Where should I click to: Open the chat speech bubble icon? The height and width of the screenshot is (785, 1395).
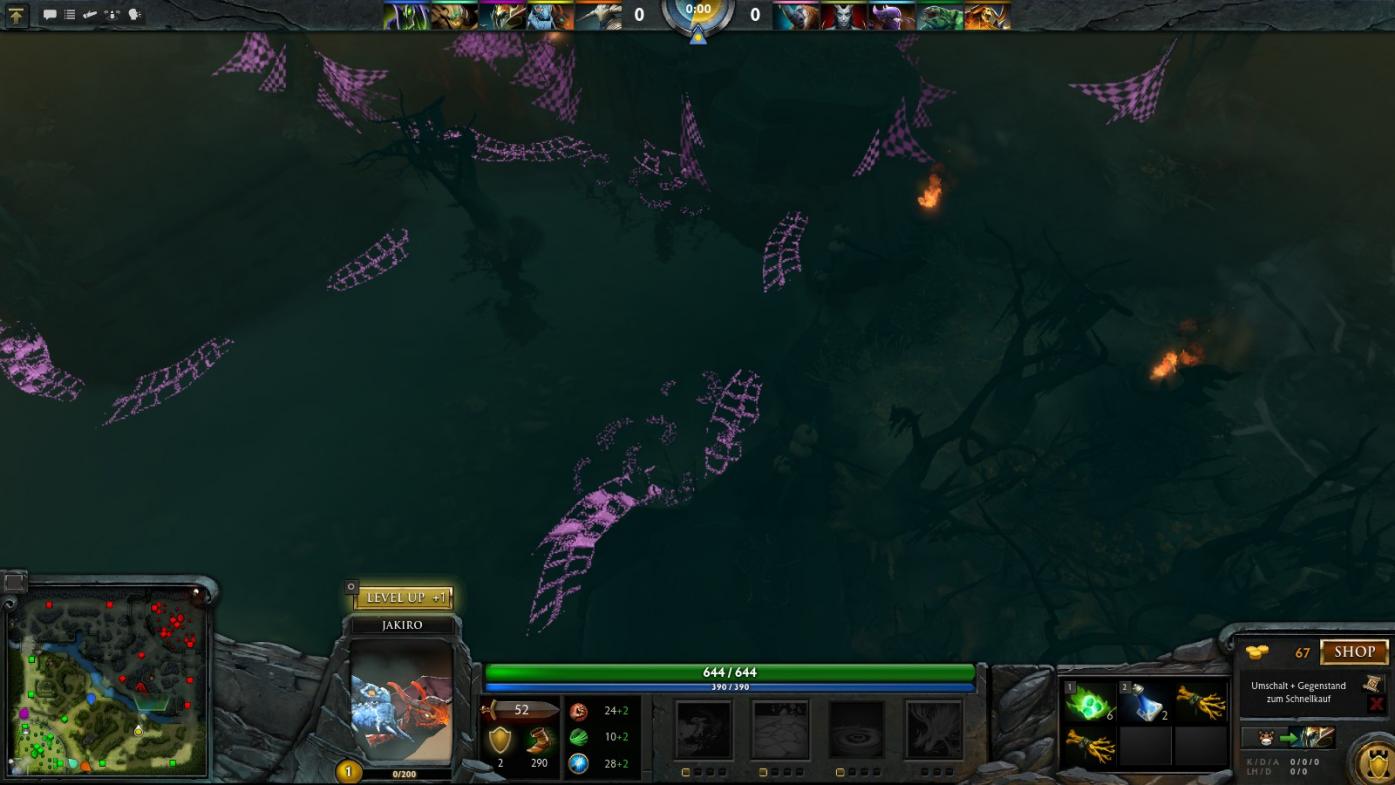(x=49, y=15)
